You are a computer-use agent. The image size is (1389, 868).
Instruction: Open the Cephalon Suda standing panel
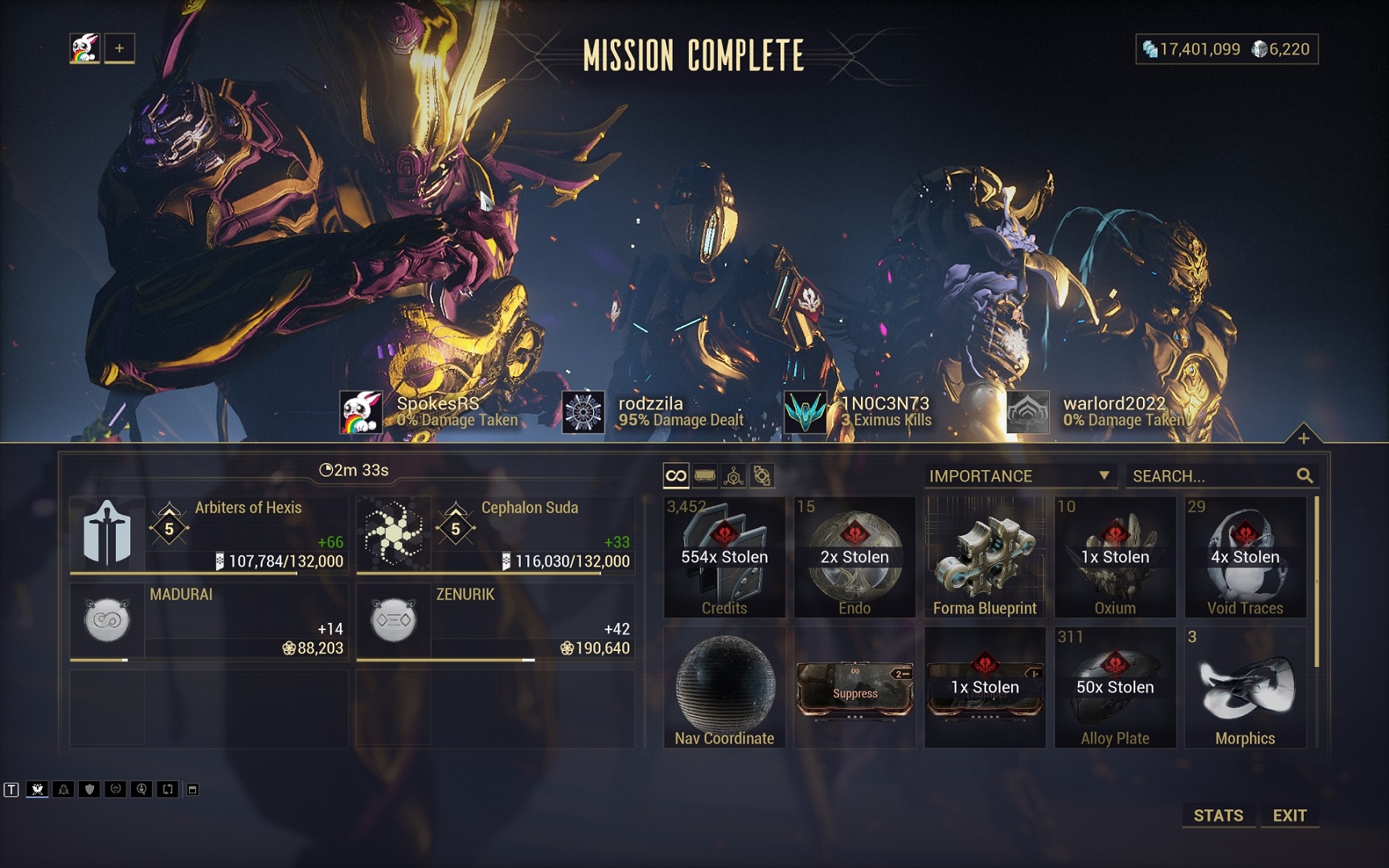[x=495, y=534]
